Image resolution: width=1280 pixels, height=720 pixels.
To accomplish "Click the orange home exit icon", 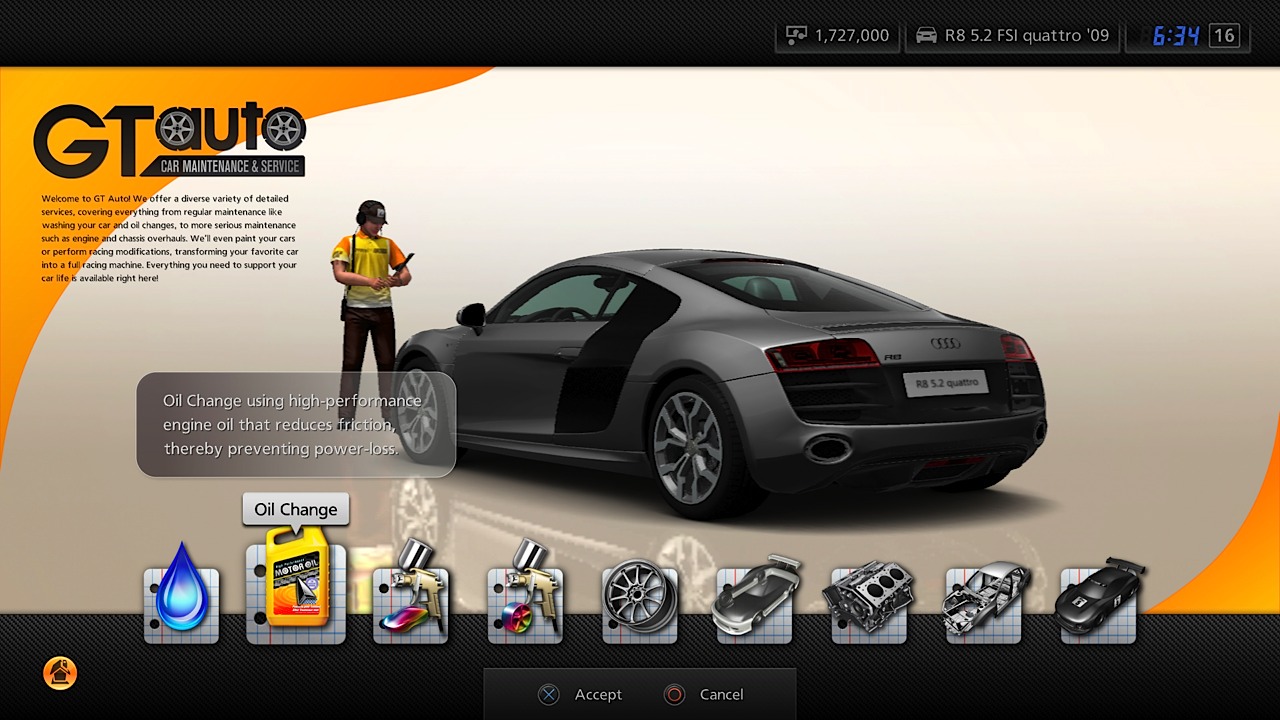I will coord(60,674).
